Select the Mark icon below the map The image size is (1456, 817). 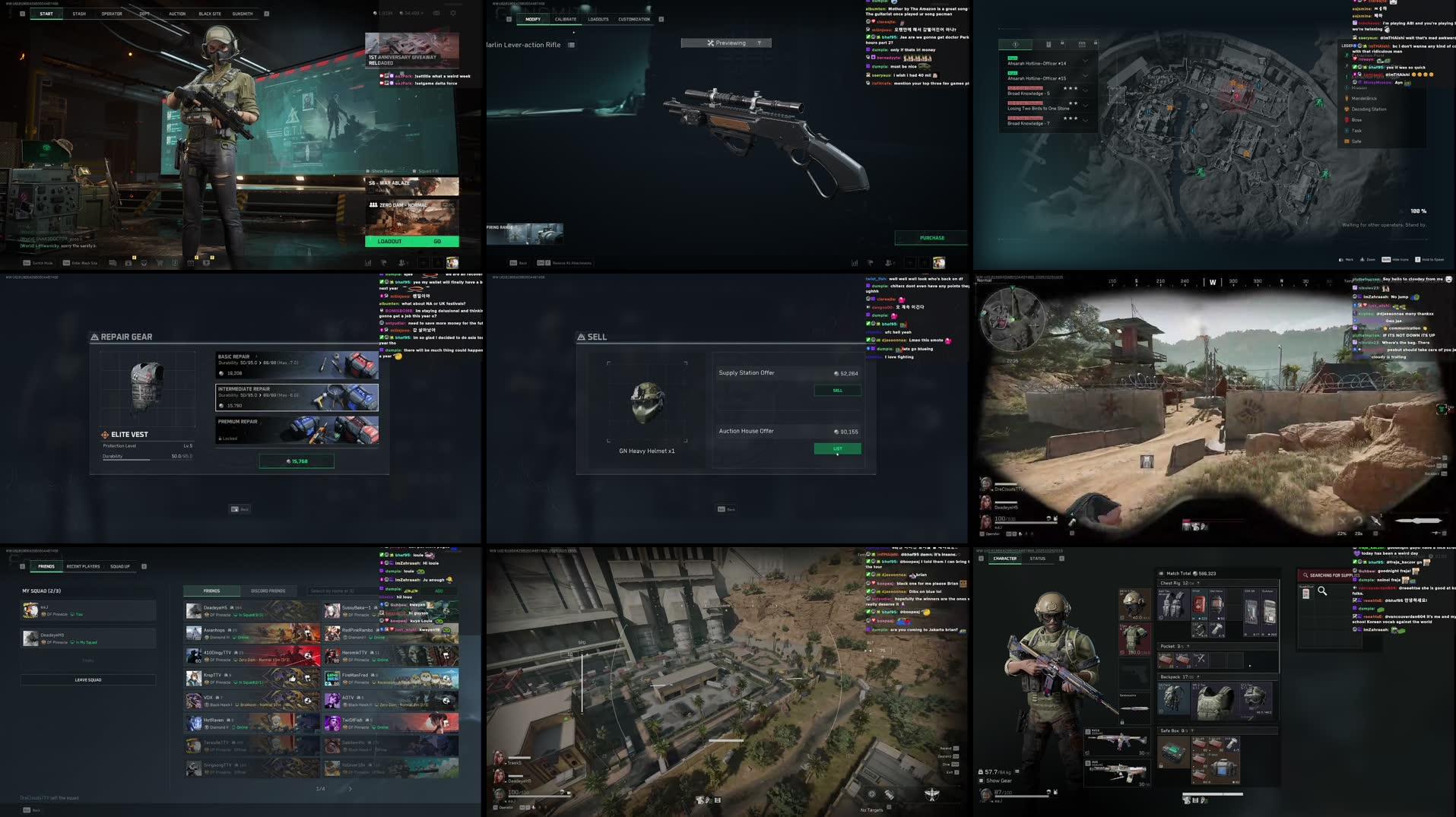click(x=1342, y=259)
